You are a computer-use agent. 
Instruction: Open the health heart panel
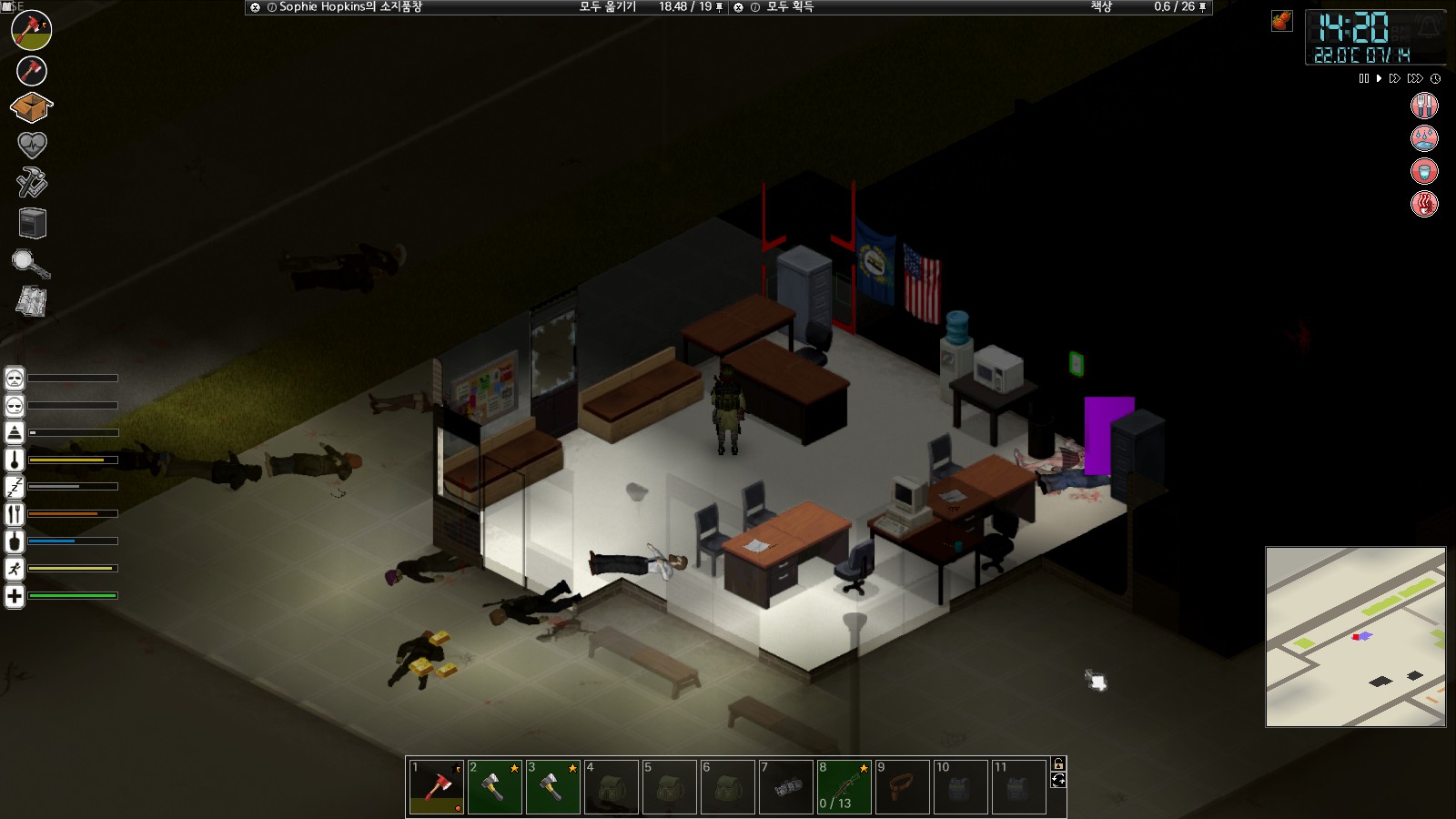31,145
